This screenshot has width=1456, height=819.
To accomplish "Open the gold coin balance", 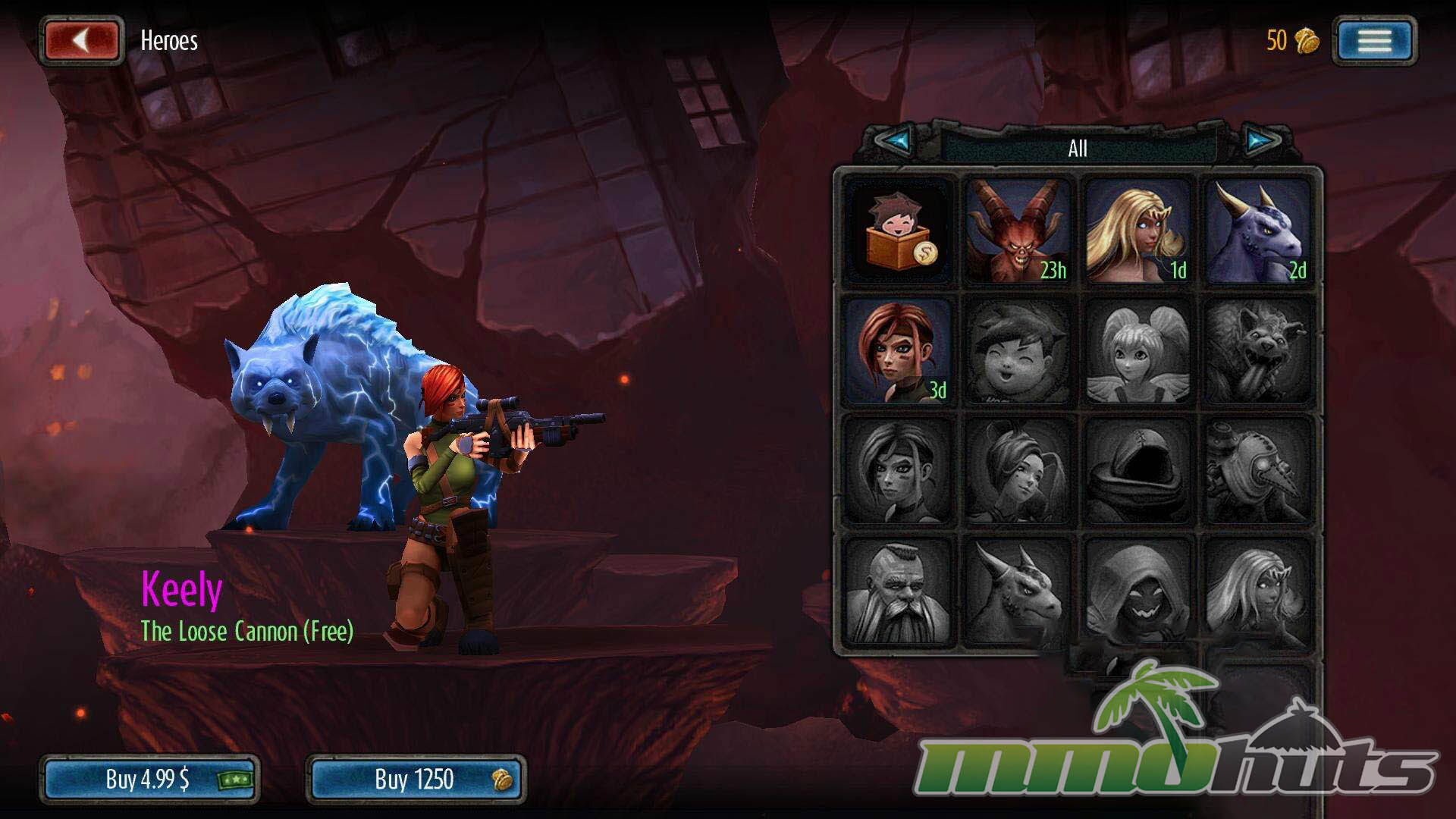I will 1292,40.
